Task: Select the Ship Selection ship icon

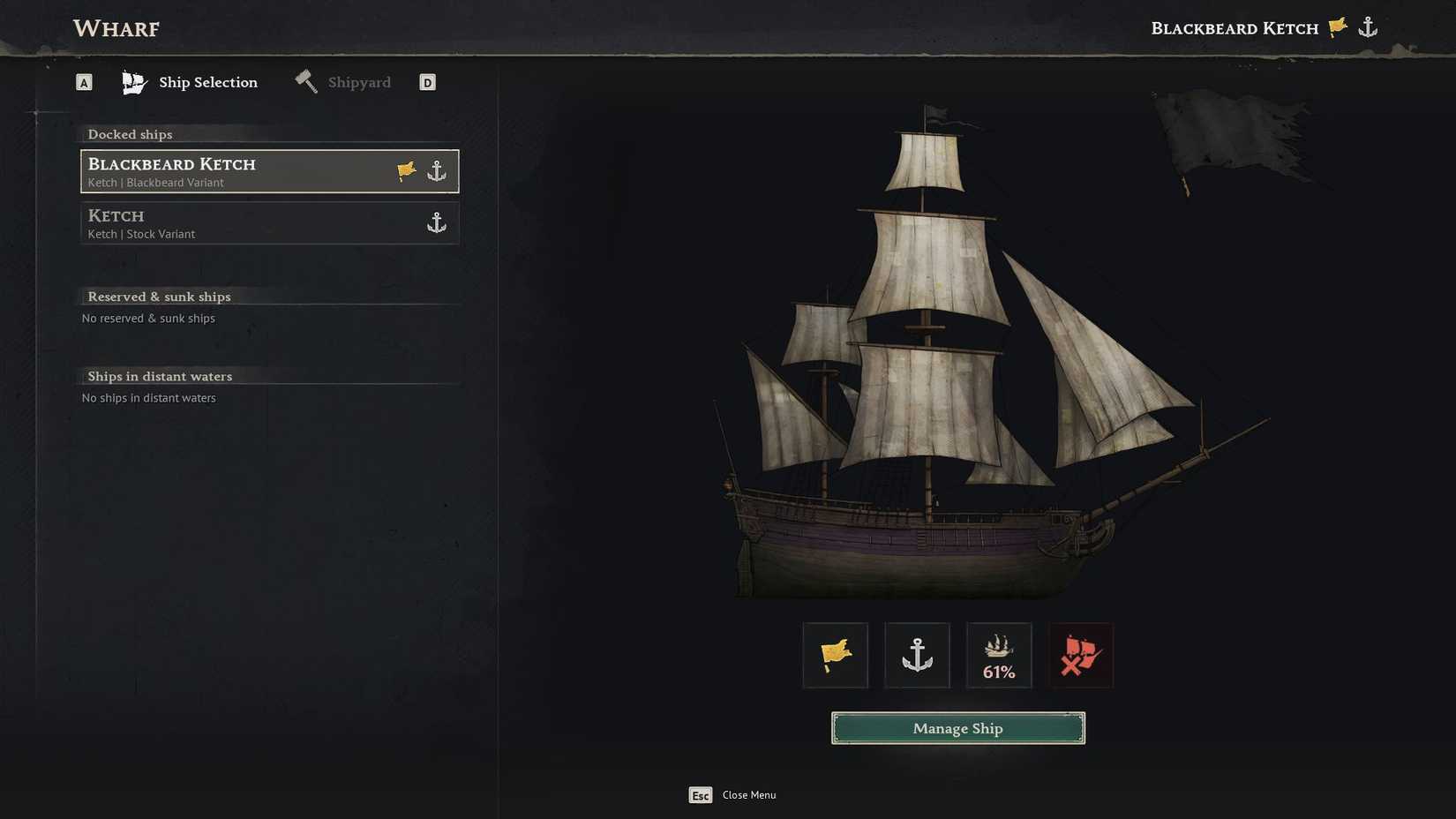Action: point(134,80)
